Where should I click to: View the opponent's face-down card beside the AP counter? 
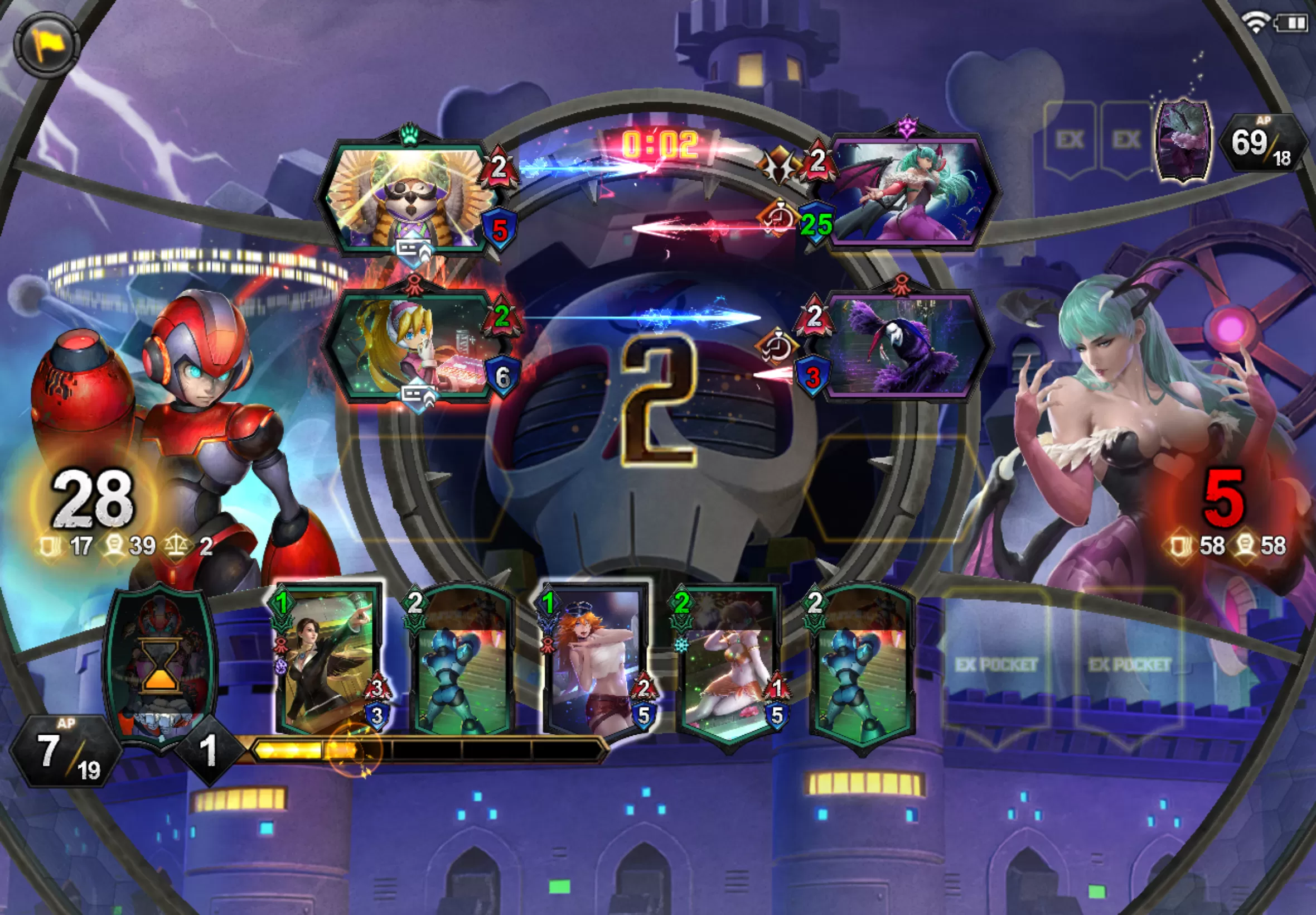tap(1183, 141)
